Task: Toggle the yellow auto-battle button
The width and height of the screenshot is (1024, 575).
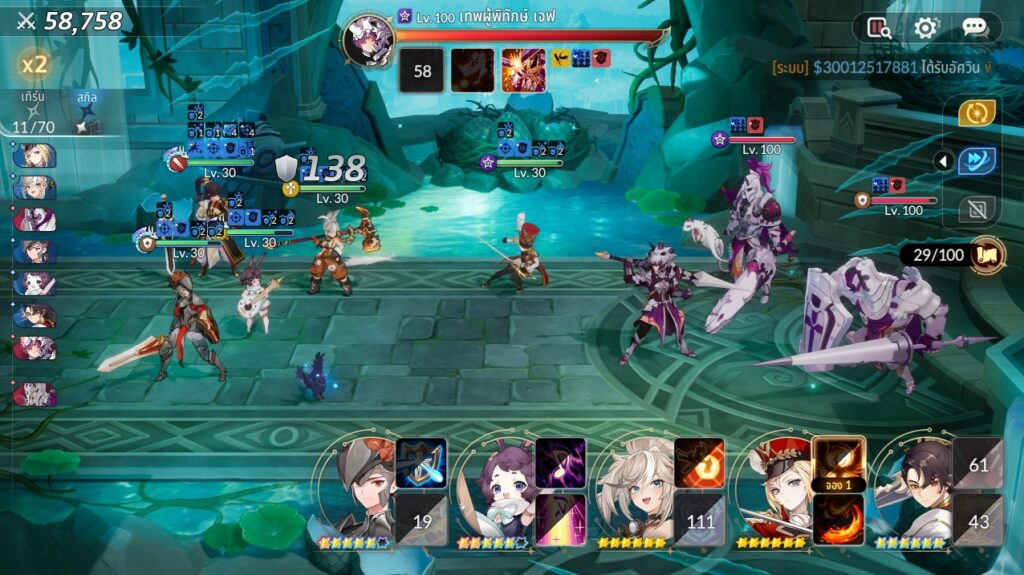Action: [x=976, y=113]
